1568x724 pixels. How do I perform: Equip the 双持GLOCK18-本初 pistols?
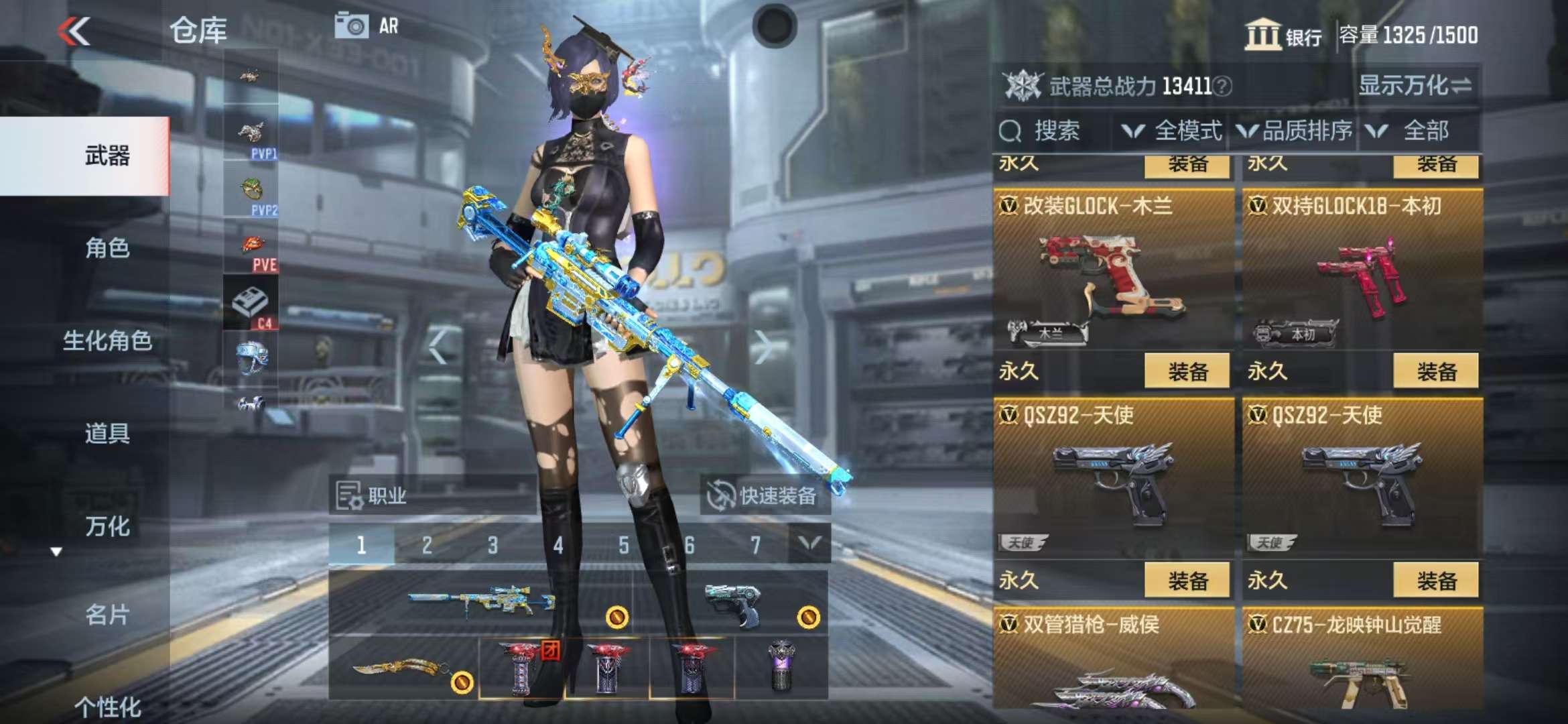coord(1436,371)
